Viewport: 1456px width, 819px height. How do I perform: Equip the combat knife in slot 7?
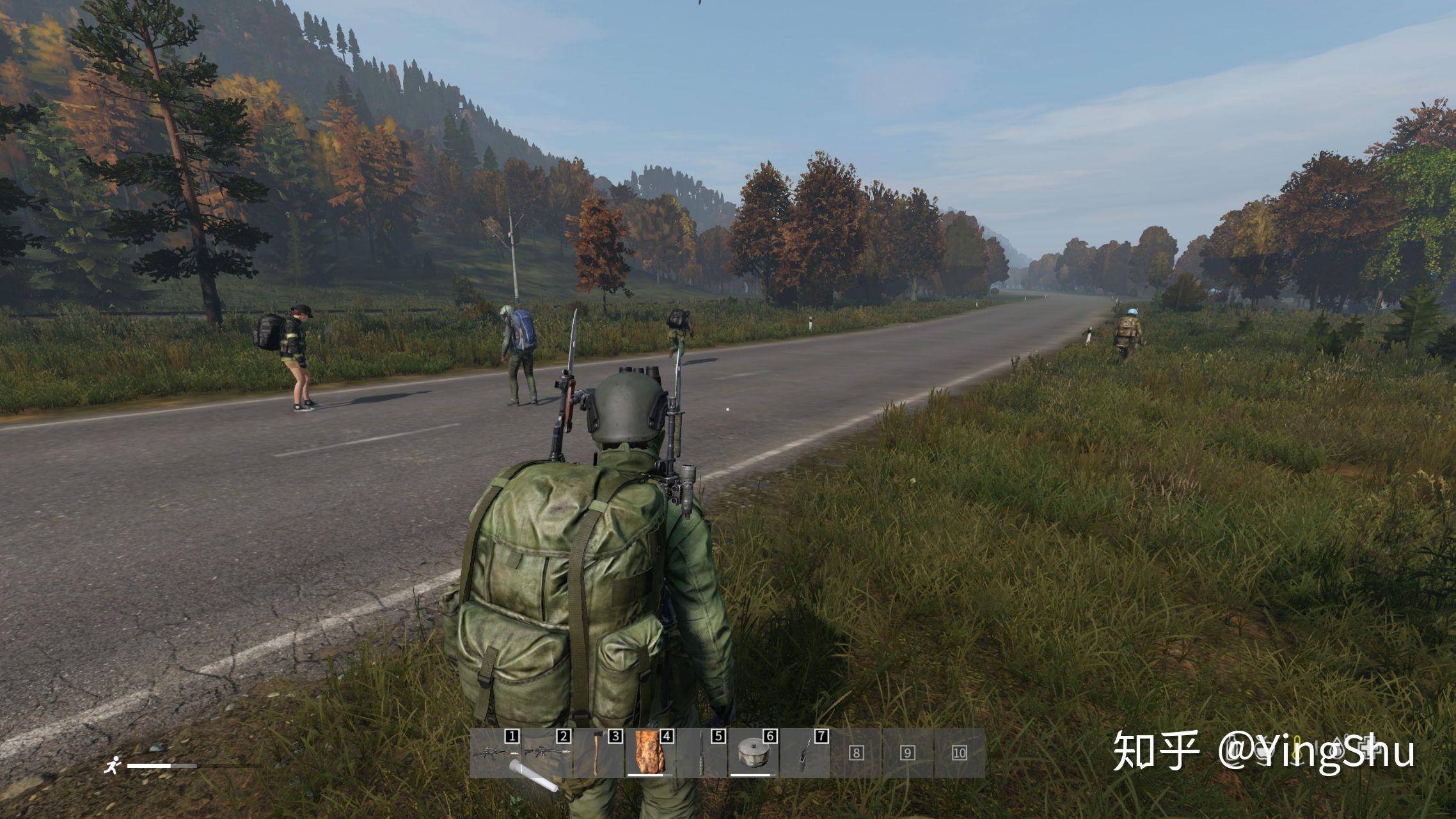804,754
